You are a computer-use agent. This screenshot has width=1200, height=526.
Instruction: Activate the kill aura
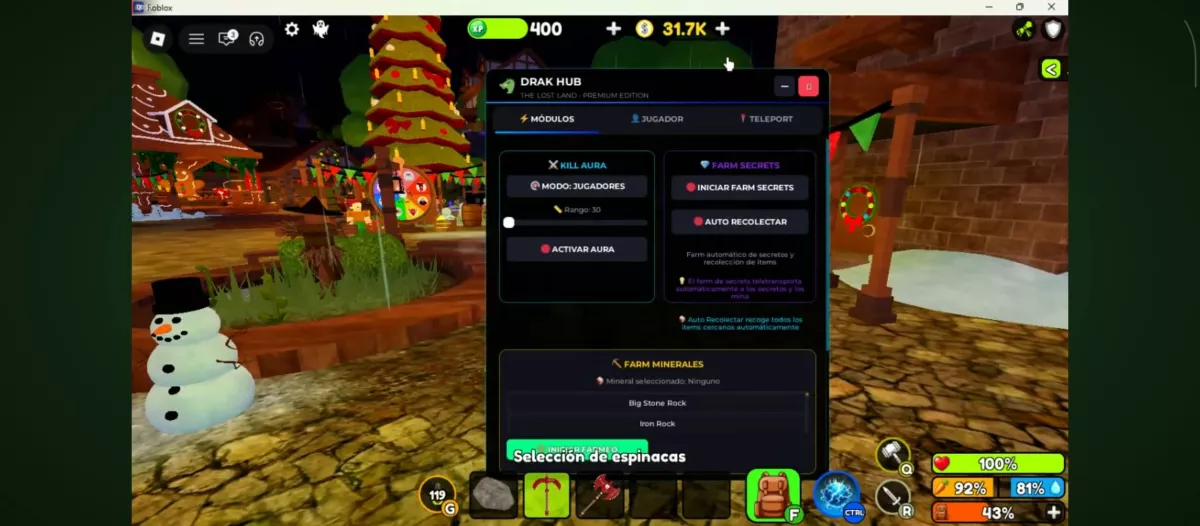577,249
